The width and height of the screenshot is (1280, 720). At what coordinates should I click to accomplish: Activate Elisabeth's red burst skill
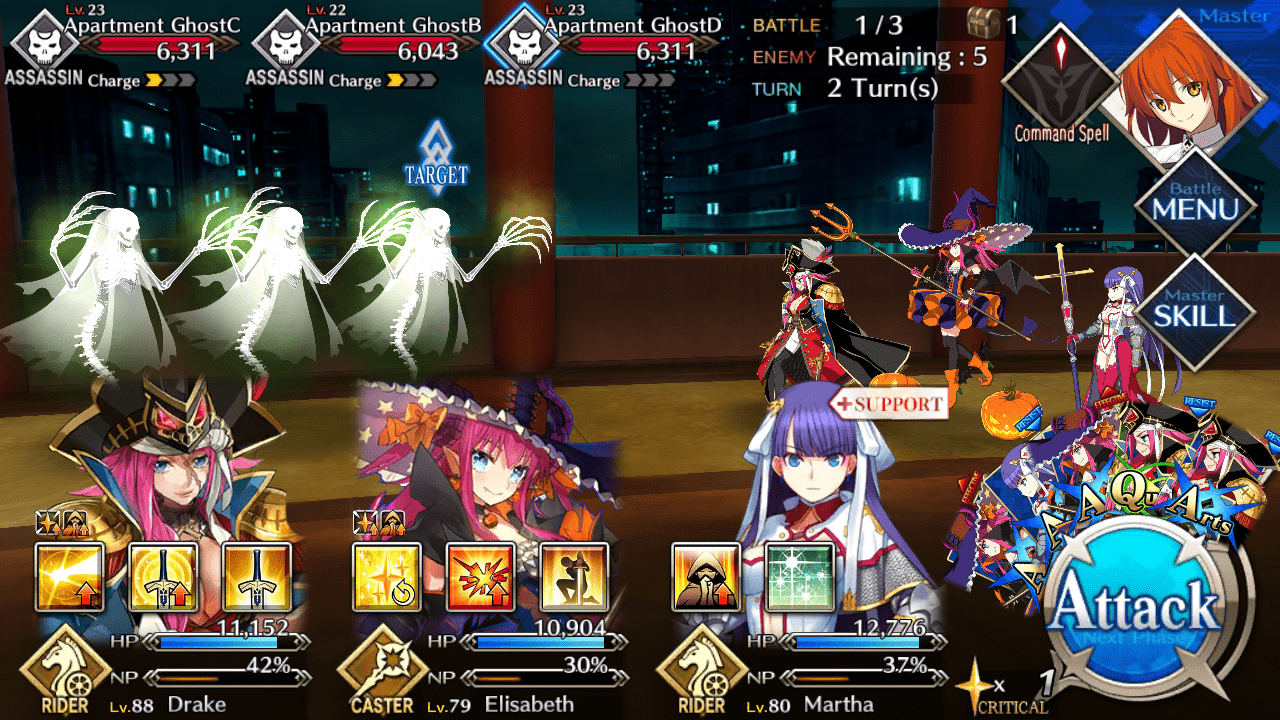[481, 577]
